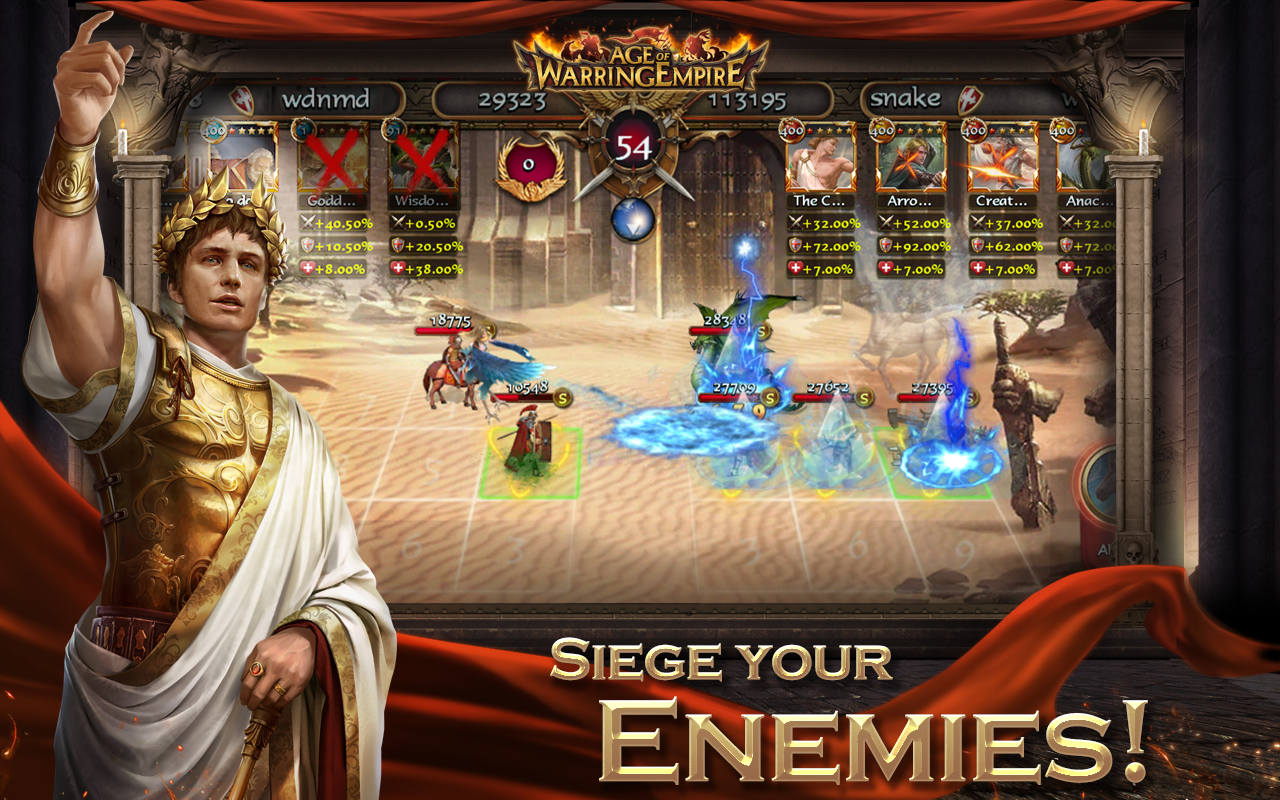Select The C... hero portrait
Screen dimensions: 1280x800
820,163
